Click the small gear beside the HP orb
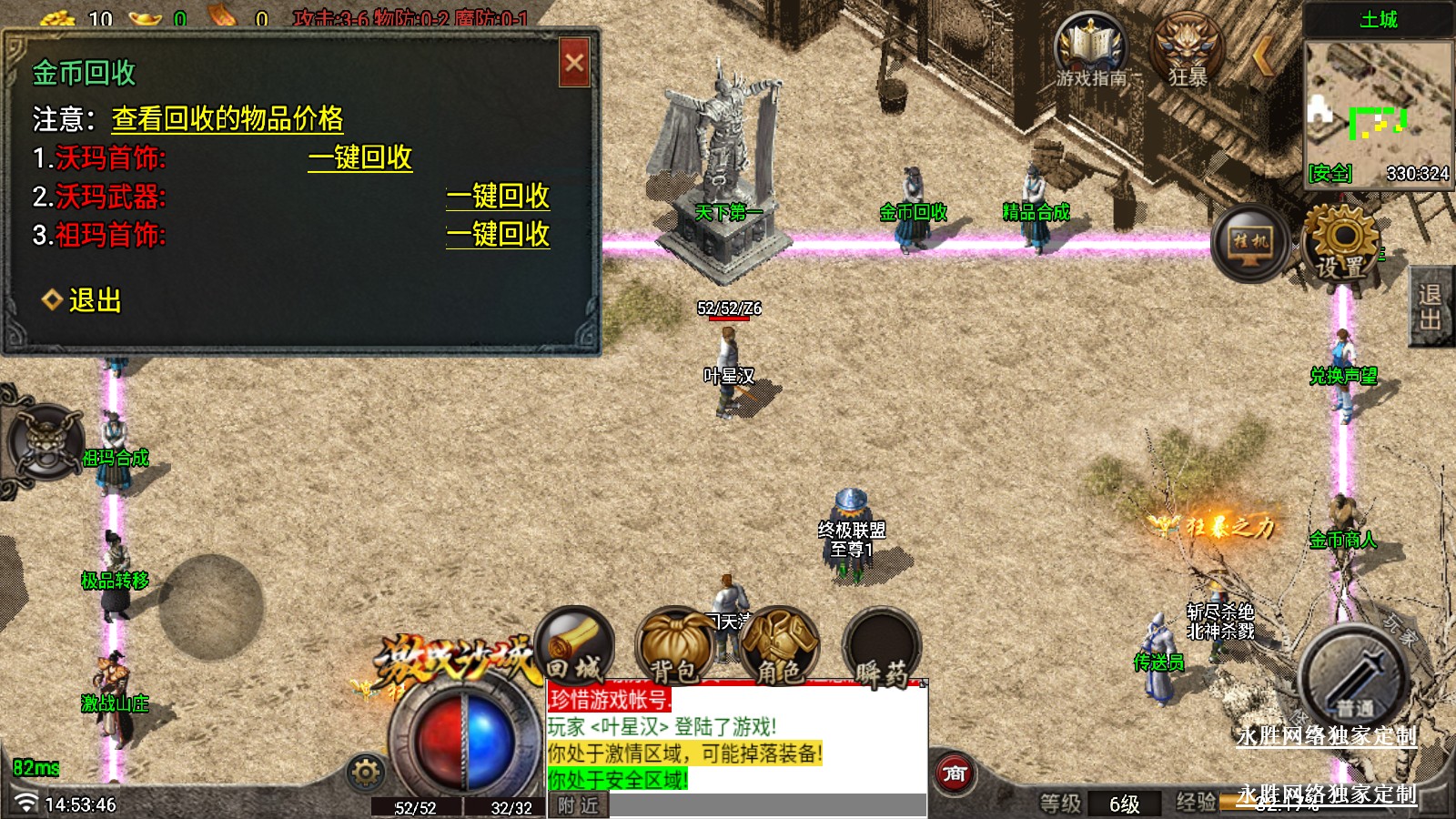 tap(366, 773)
